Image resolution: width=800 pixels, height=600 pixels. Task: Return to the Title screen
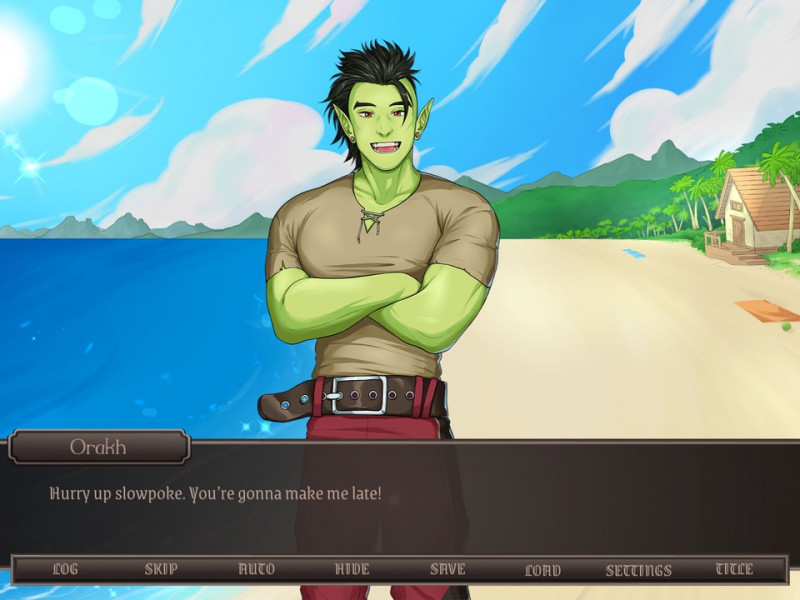734,569
